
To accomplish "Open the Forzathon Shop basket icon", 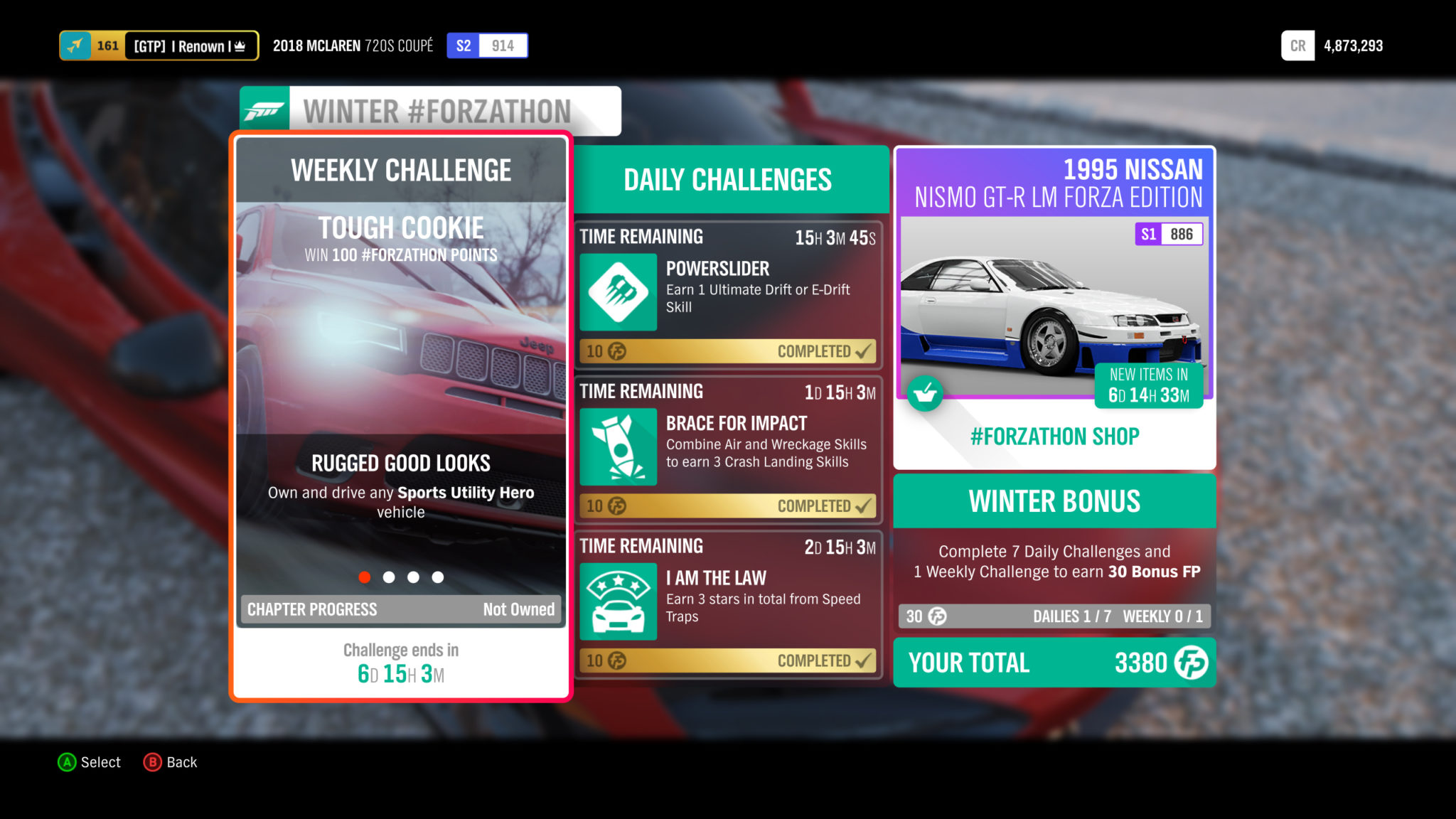I will coord(924,393).
